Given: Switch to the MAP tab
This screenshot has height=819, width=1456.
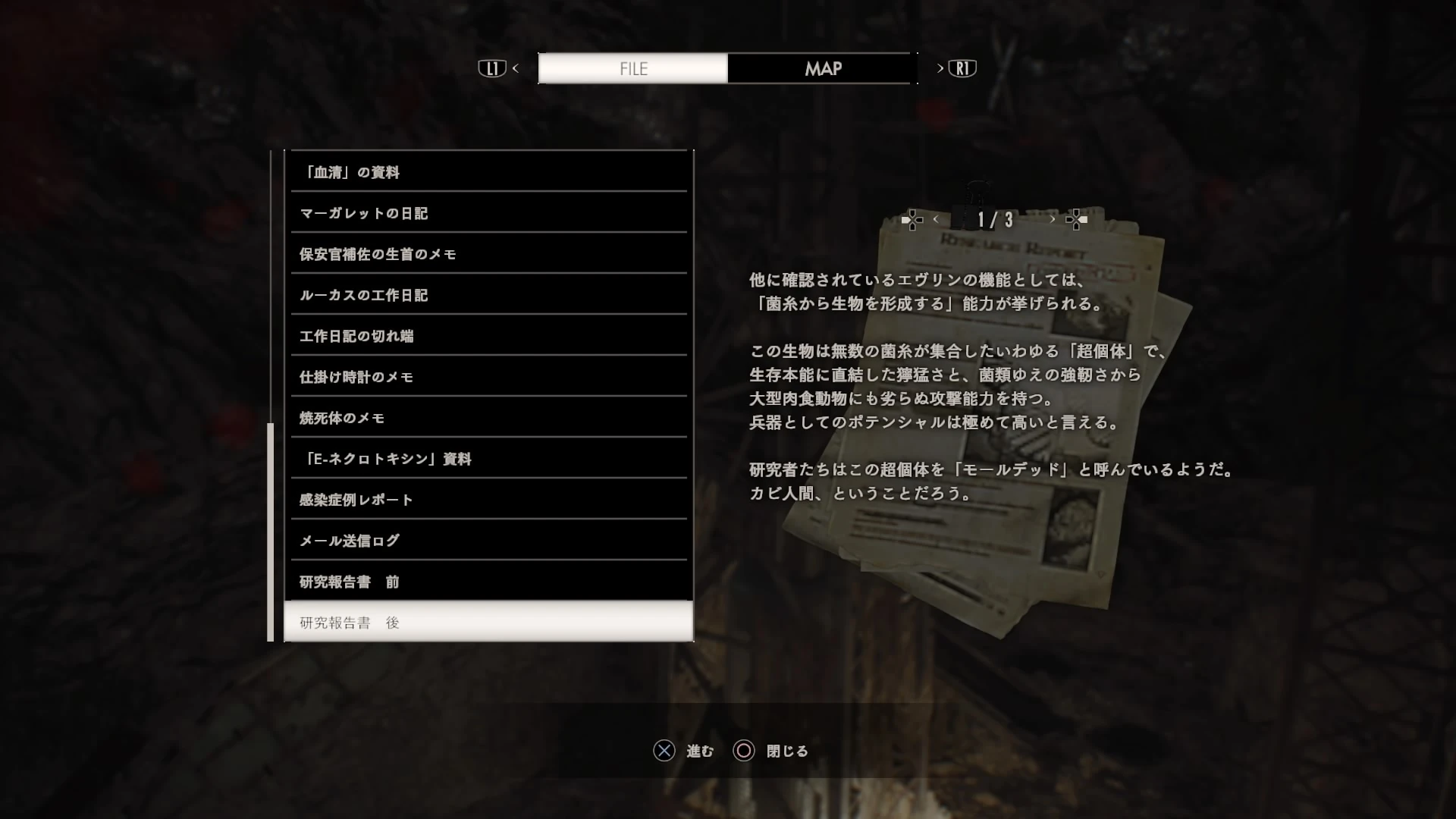Looking at the screenshot, I should tap(822, 67).
